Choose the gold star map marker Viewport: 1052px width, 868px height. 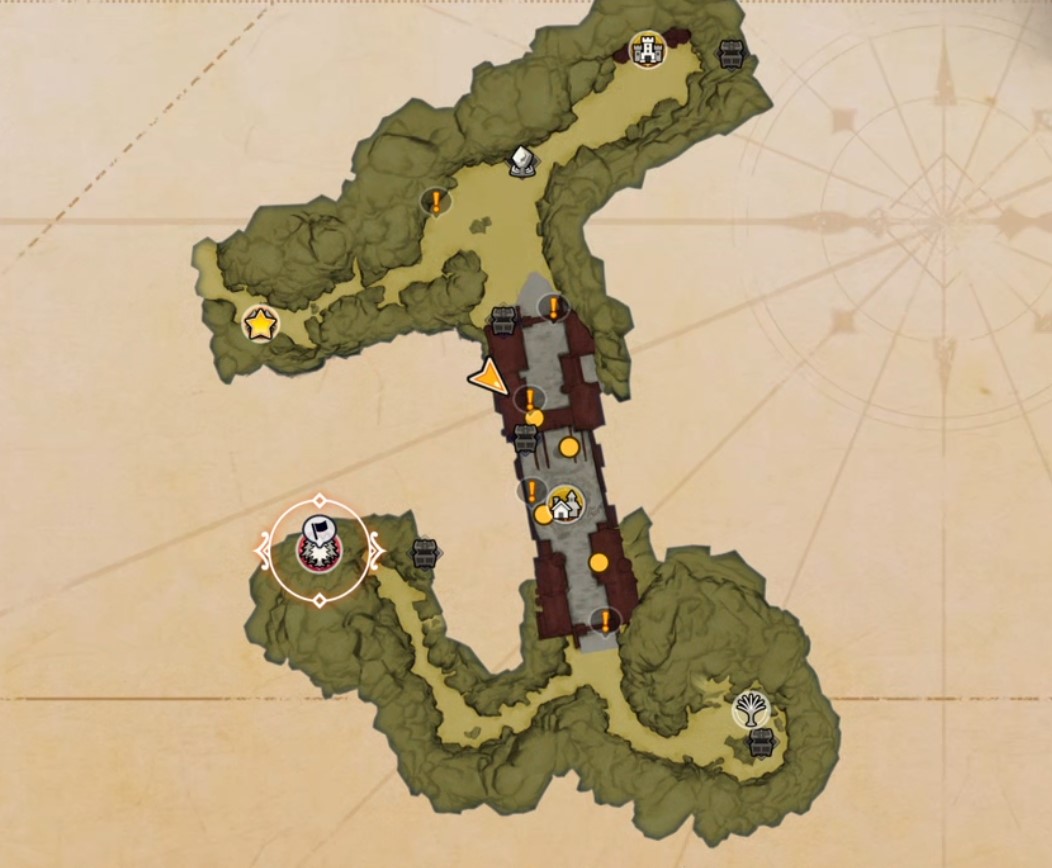coord(260,323)
